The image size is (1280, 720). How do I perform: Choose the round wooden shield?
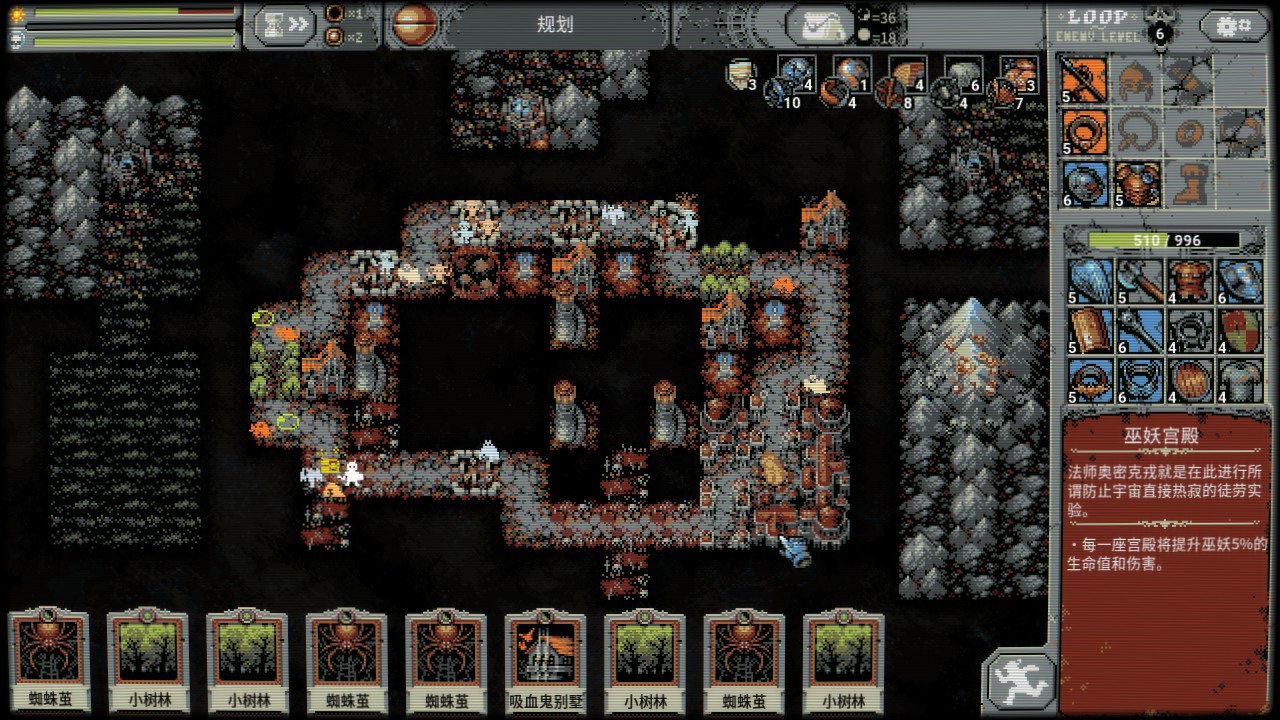click(x=1188, y=381)
